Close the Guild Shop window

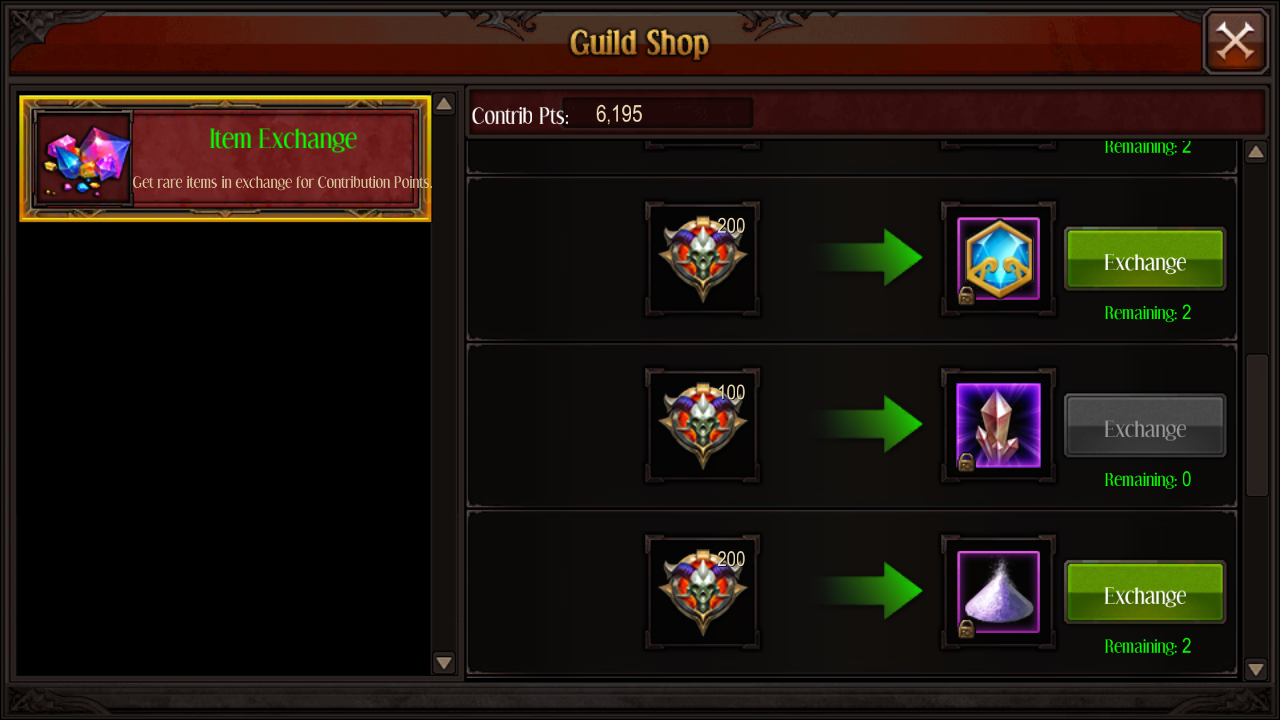[1234, 41]
